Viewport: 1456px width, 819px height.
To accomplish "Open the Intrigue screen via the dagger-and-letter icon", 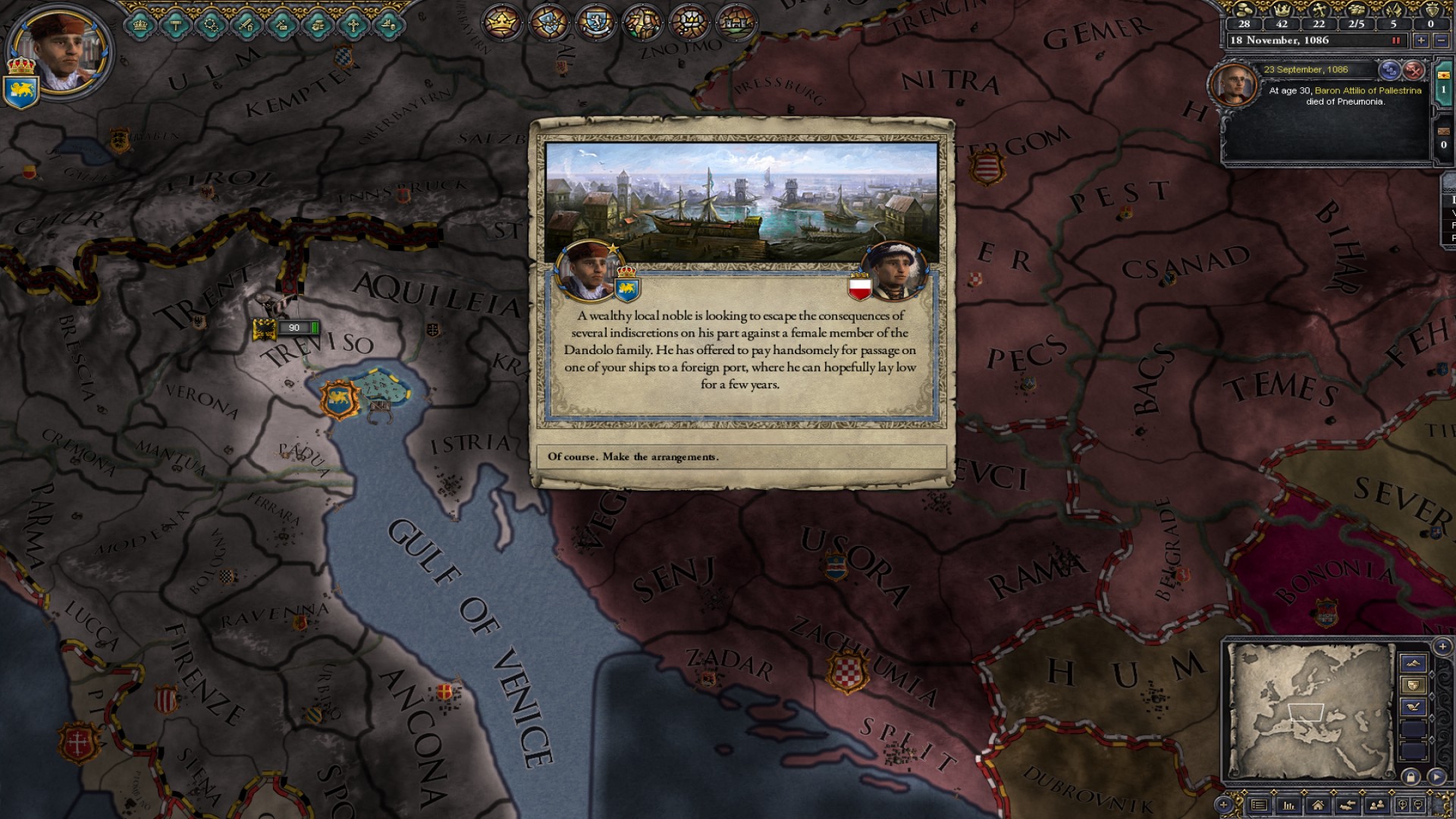I will [282, 24].
